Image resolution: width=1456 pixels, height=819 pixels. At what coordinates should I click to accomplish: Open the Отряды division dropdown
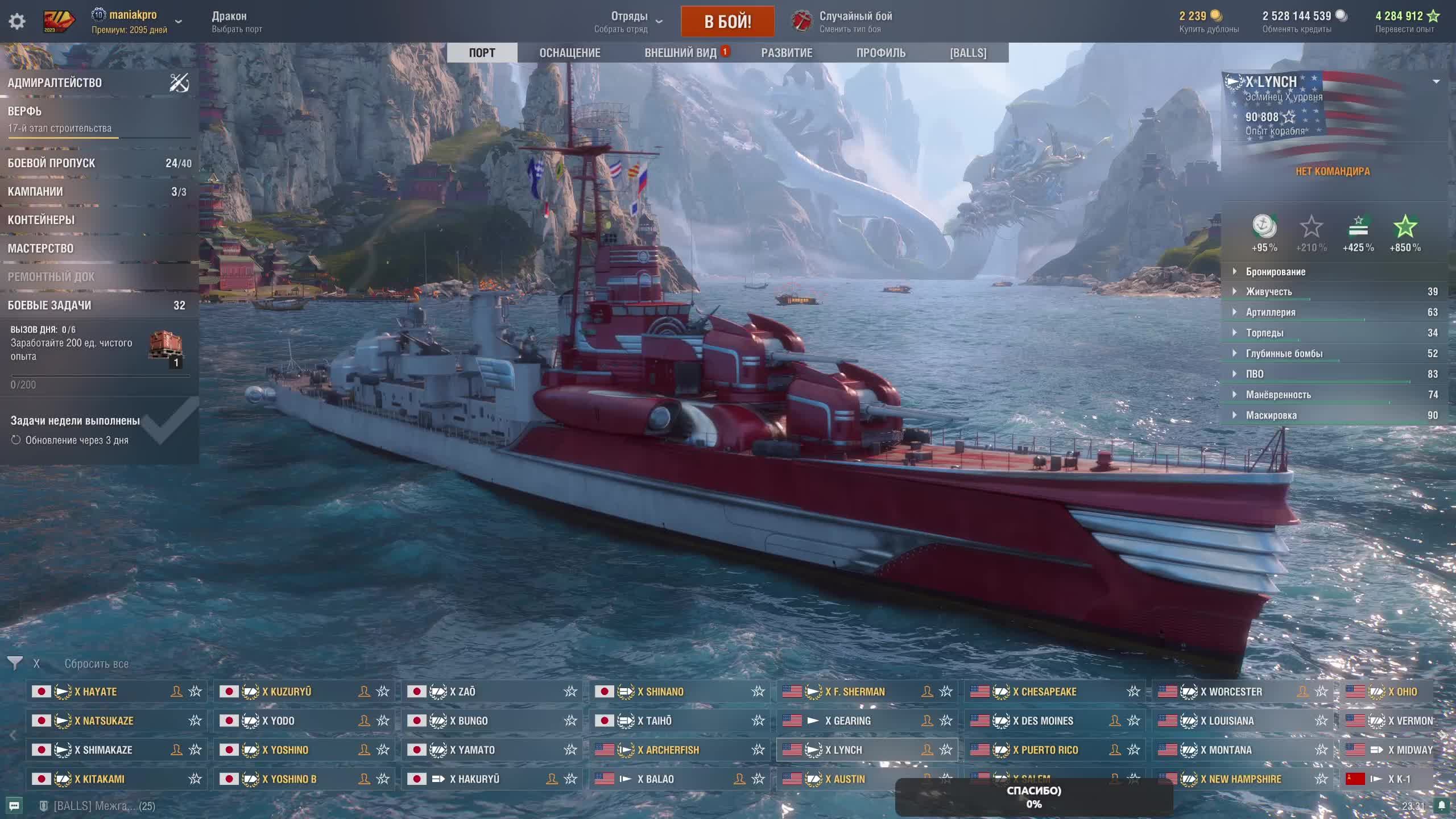[629, 22]
